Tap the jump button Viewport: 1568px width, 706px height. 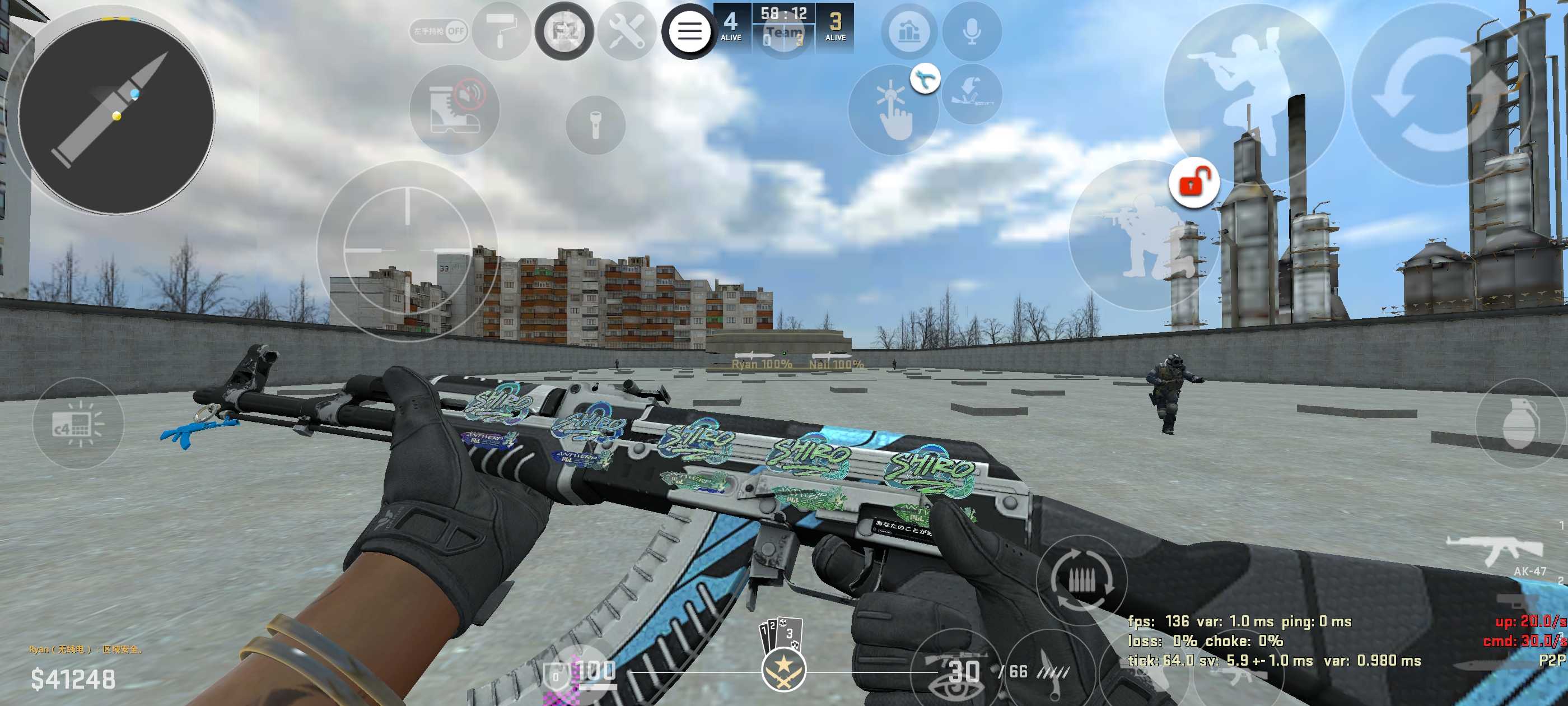point(1253,91)
